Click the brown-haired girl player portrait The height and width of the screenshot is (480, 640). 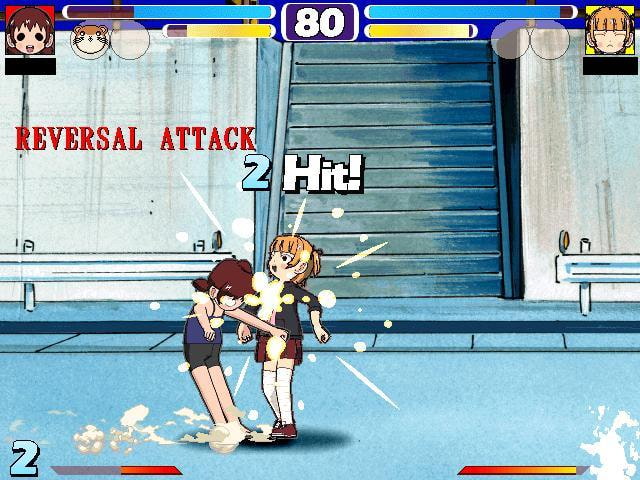pos(29,30)
